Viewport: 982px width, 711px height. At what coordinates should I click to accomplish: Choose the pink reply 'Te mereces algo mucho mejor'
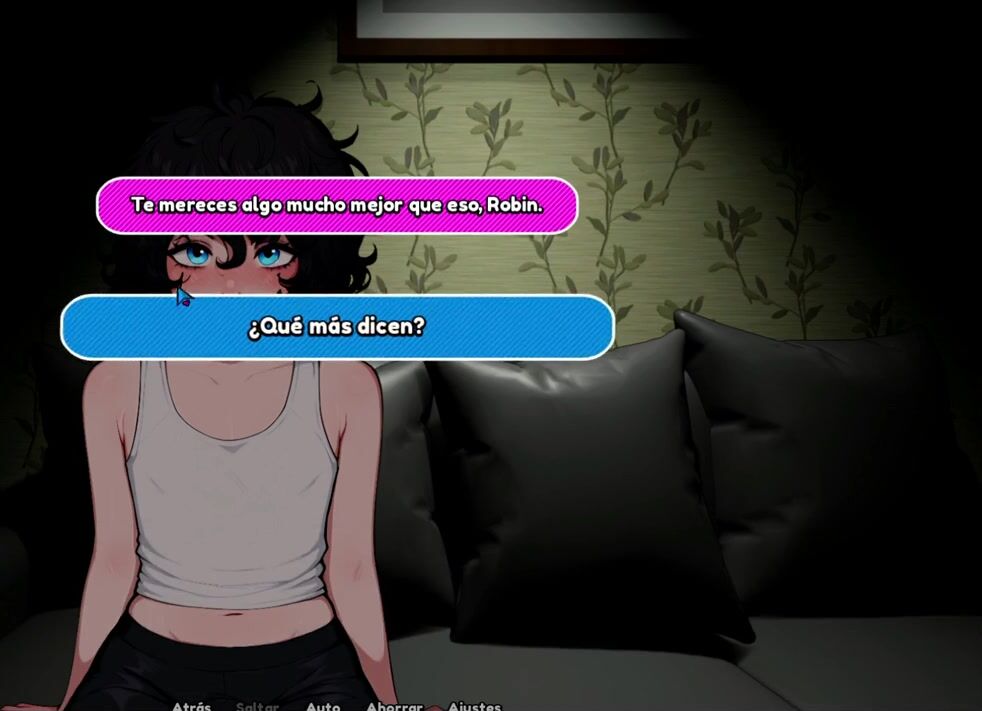(x=337, y=206)
